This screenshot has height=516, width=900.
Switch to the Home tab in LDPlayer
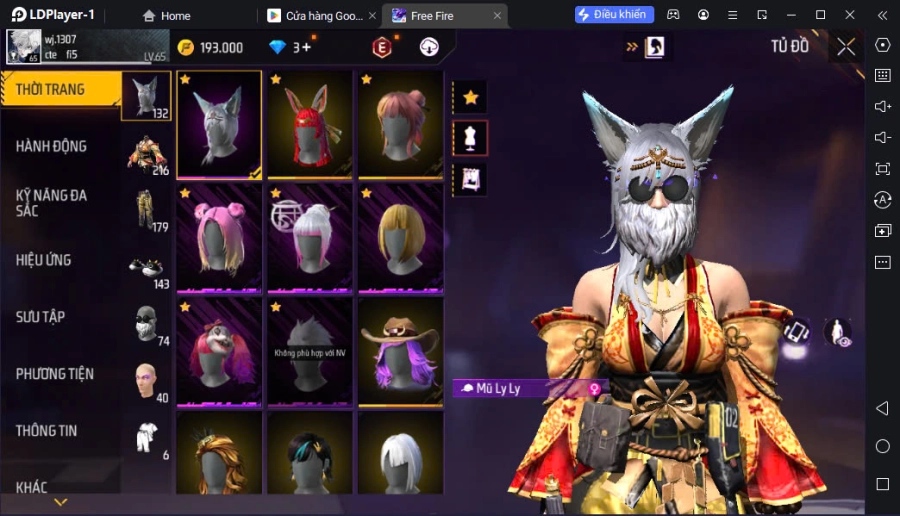pyautogui.click(x=166, y=15)
